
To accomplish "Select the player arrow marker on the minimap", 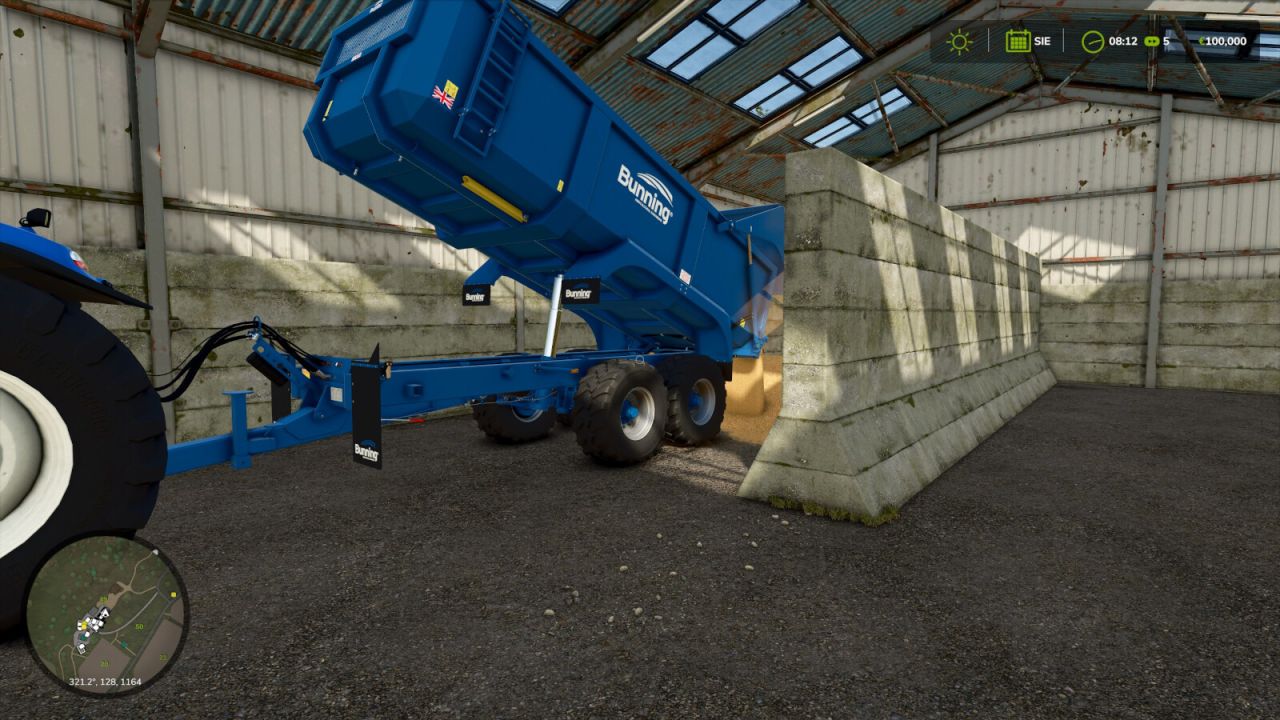I will pyautogui.click(x=105, y=612).
